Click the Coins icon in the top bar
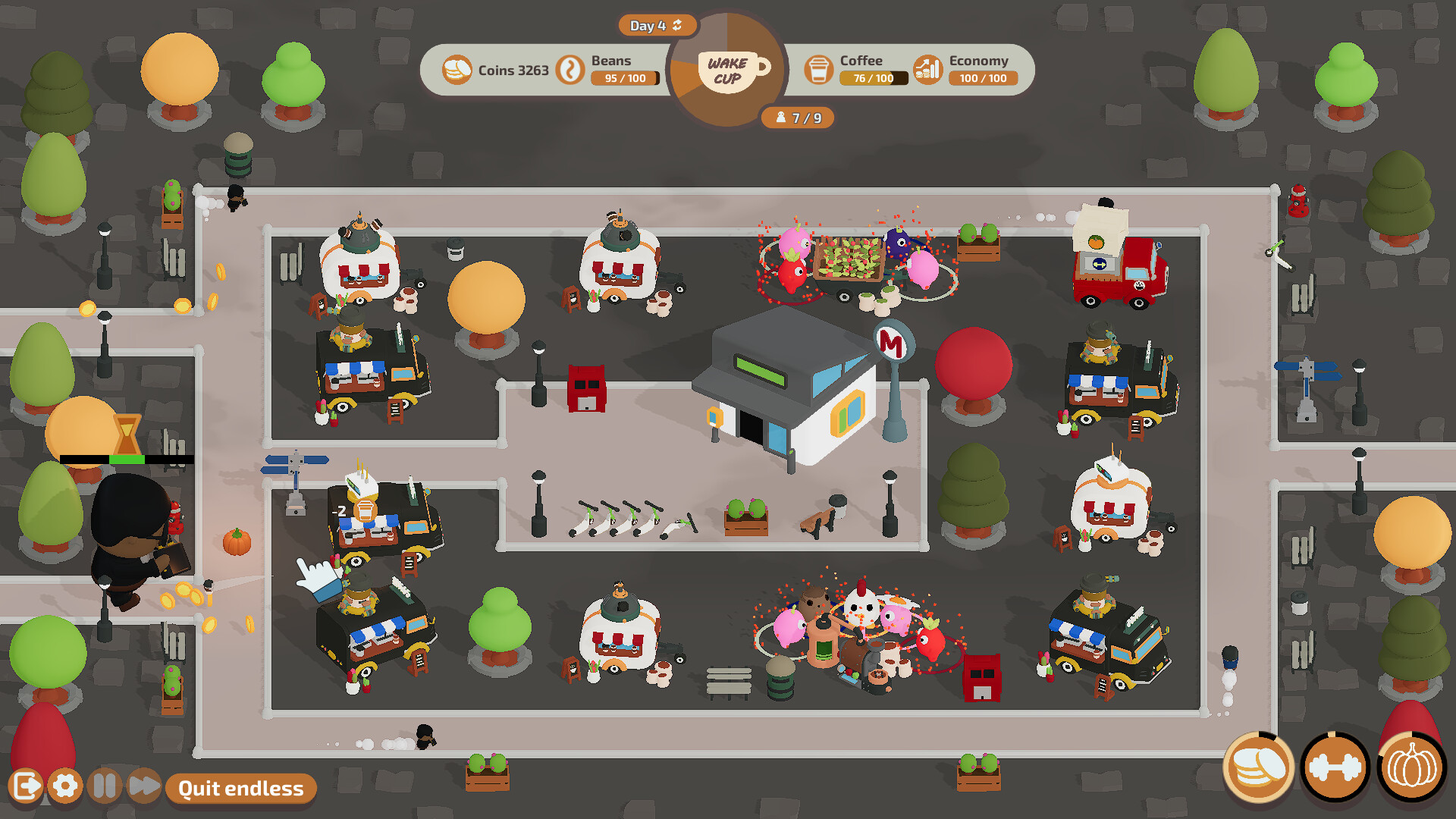The height and width of the screenshot is (819, 1456). (456, 69)
